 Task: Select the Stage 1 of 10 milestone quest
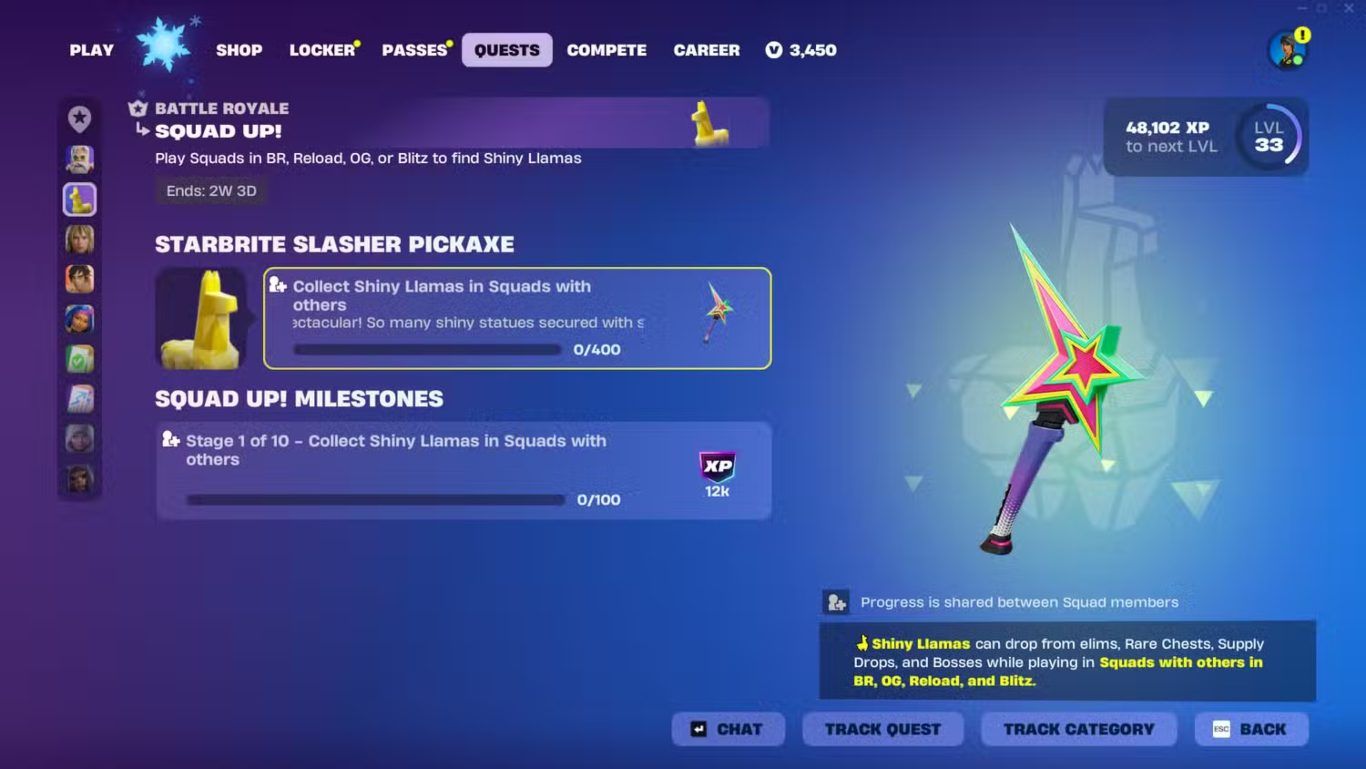coord(463,470)
